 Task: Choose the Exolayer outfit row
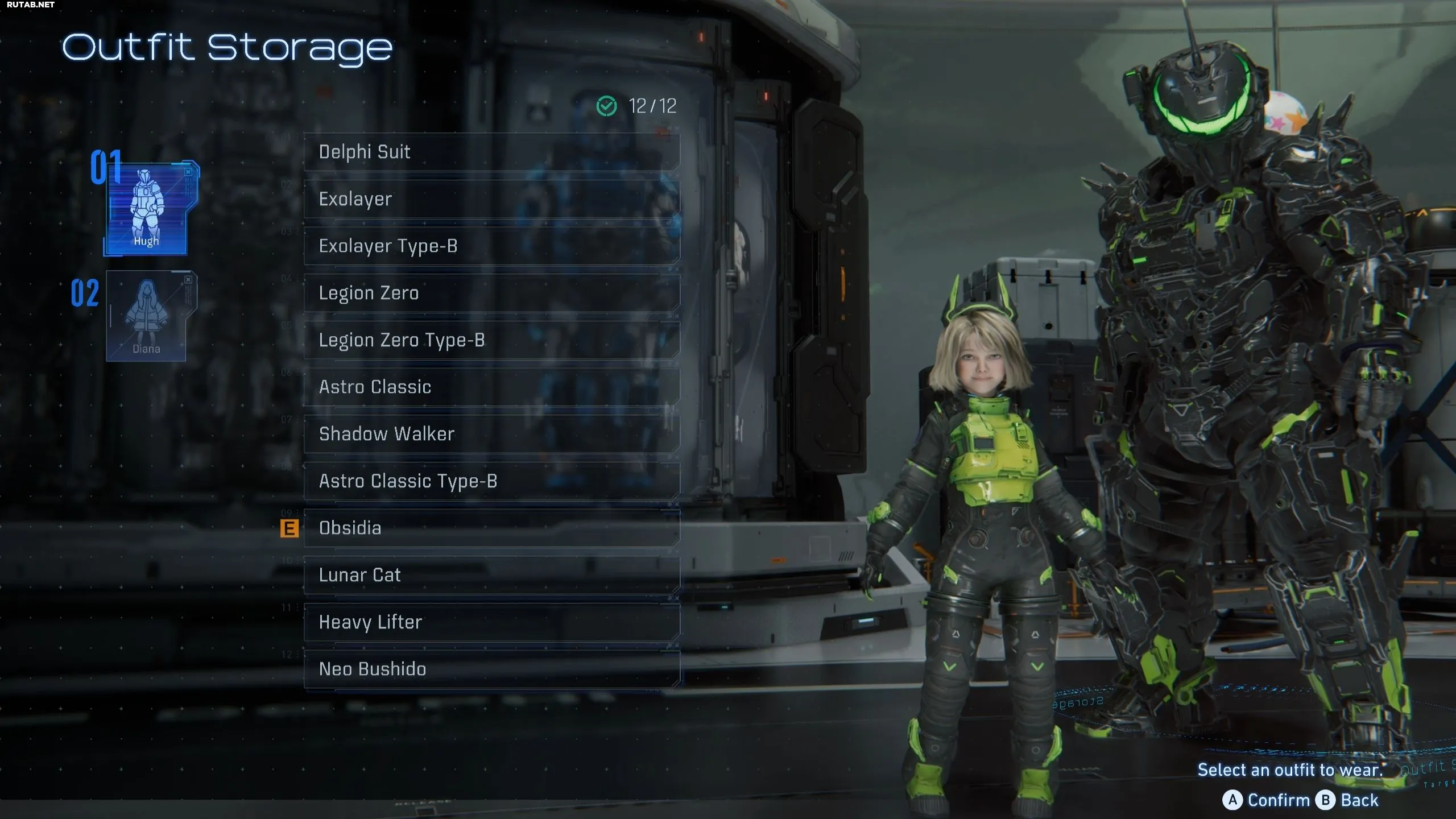coord(491,199)
